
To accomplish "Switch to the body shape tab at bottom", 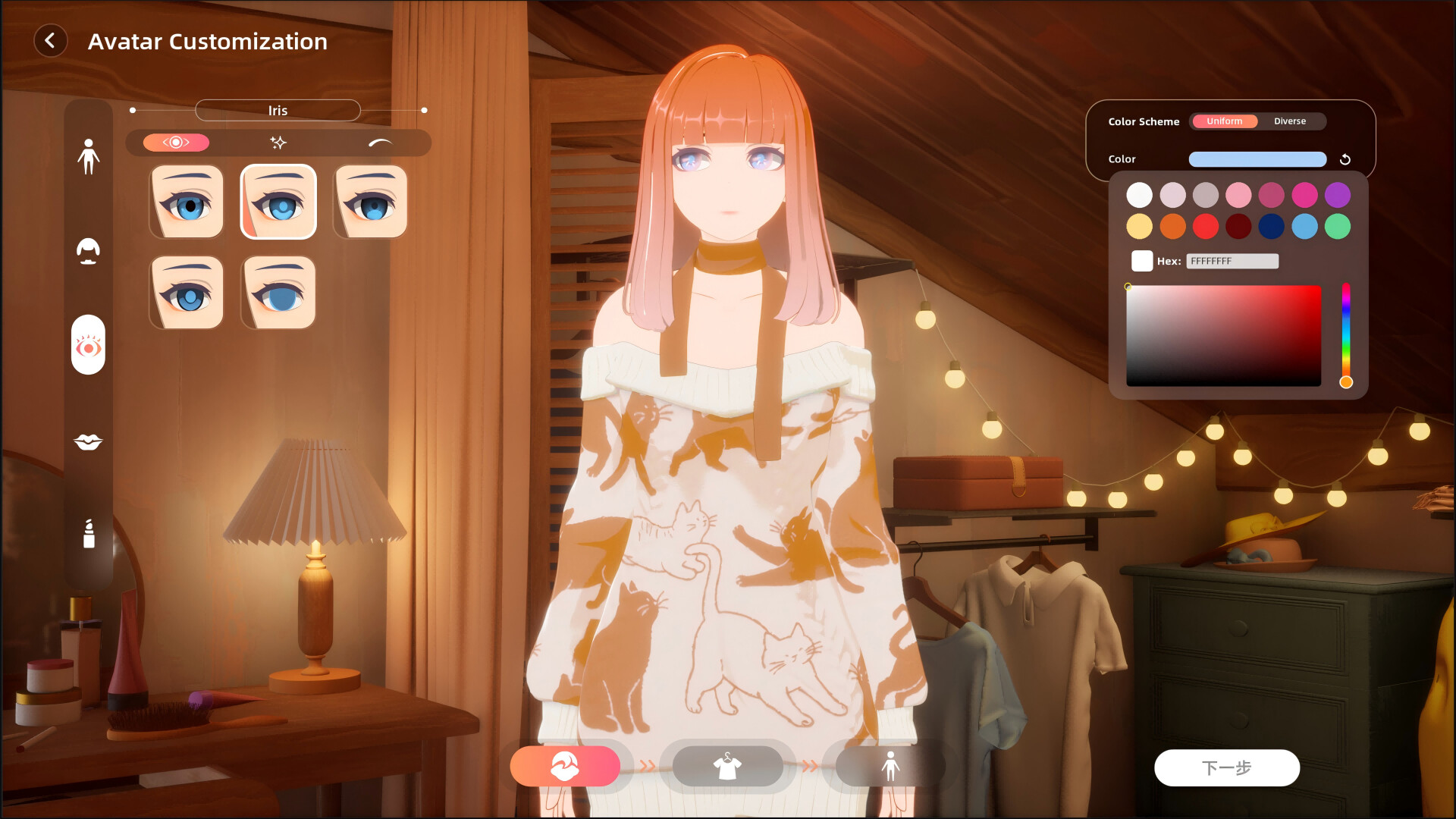I will pos(890,766).
